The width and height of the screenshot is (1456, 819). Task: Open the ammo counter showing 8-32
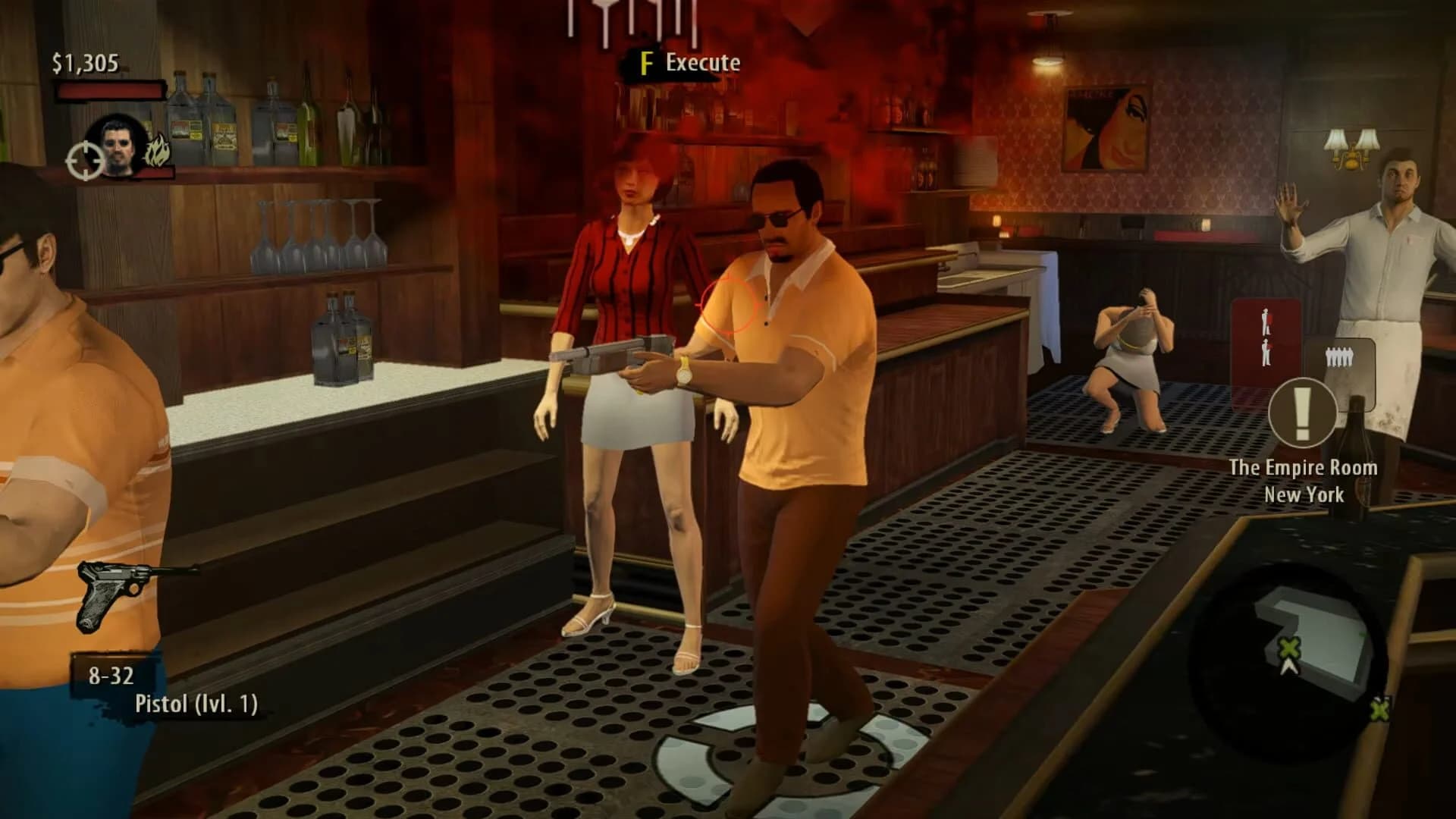coord(112,673)
